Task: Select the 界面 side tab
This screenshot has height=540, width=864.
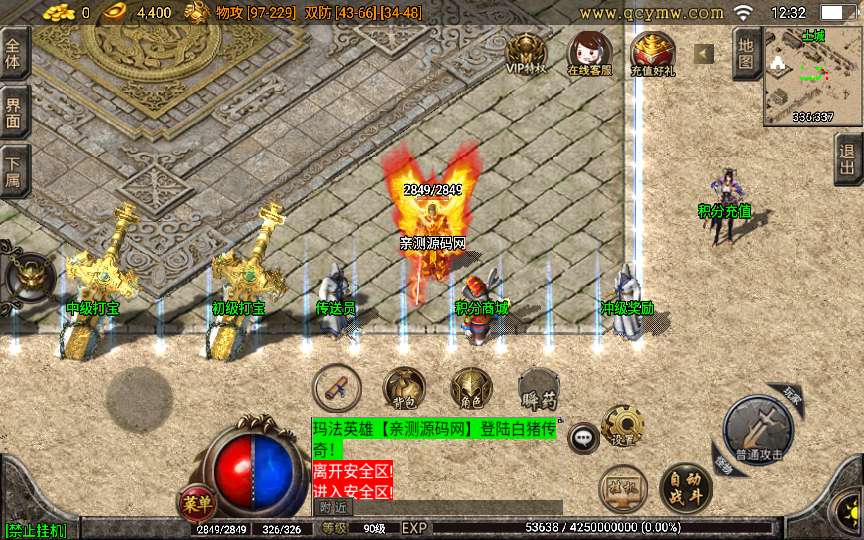Action: [13, 112]
